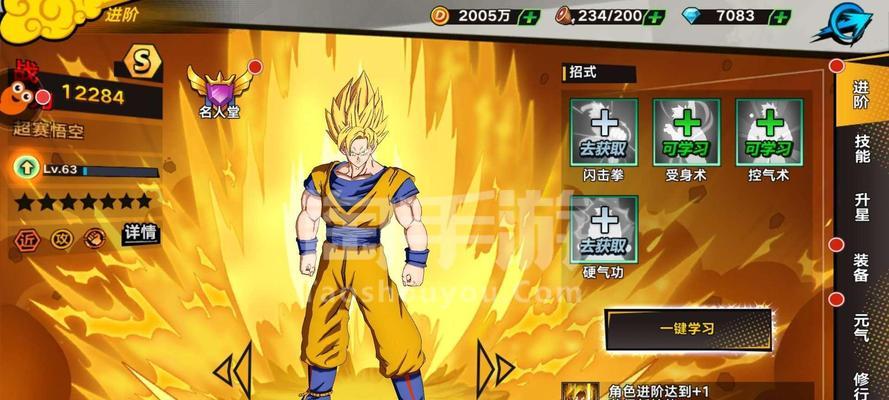Open the 装备 equipment tab
This screenshot has height=400, width=889.
pos(861,268)
